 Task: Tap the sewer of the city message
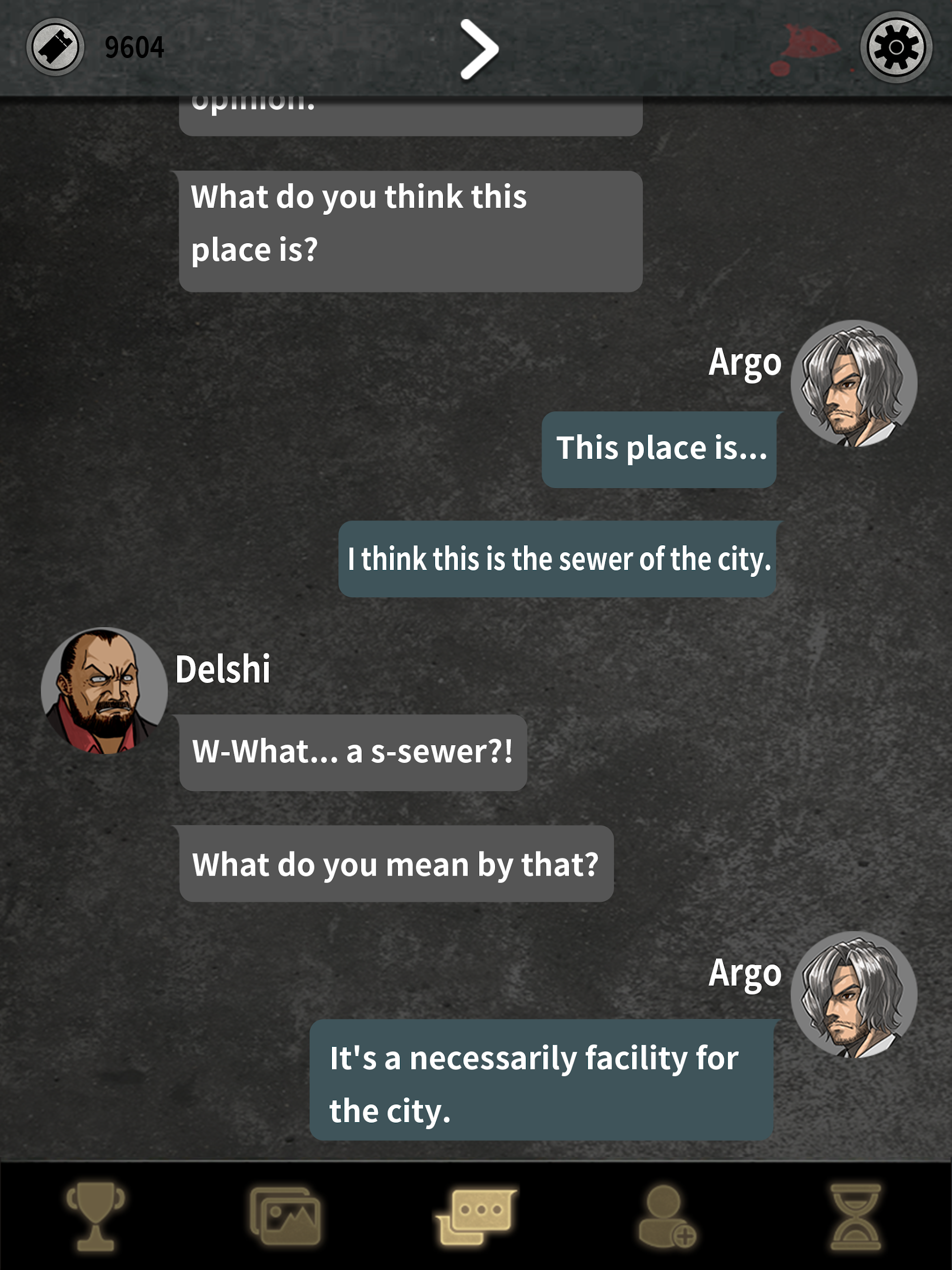tap(560, 559)
